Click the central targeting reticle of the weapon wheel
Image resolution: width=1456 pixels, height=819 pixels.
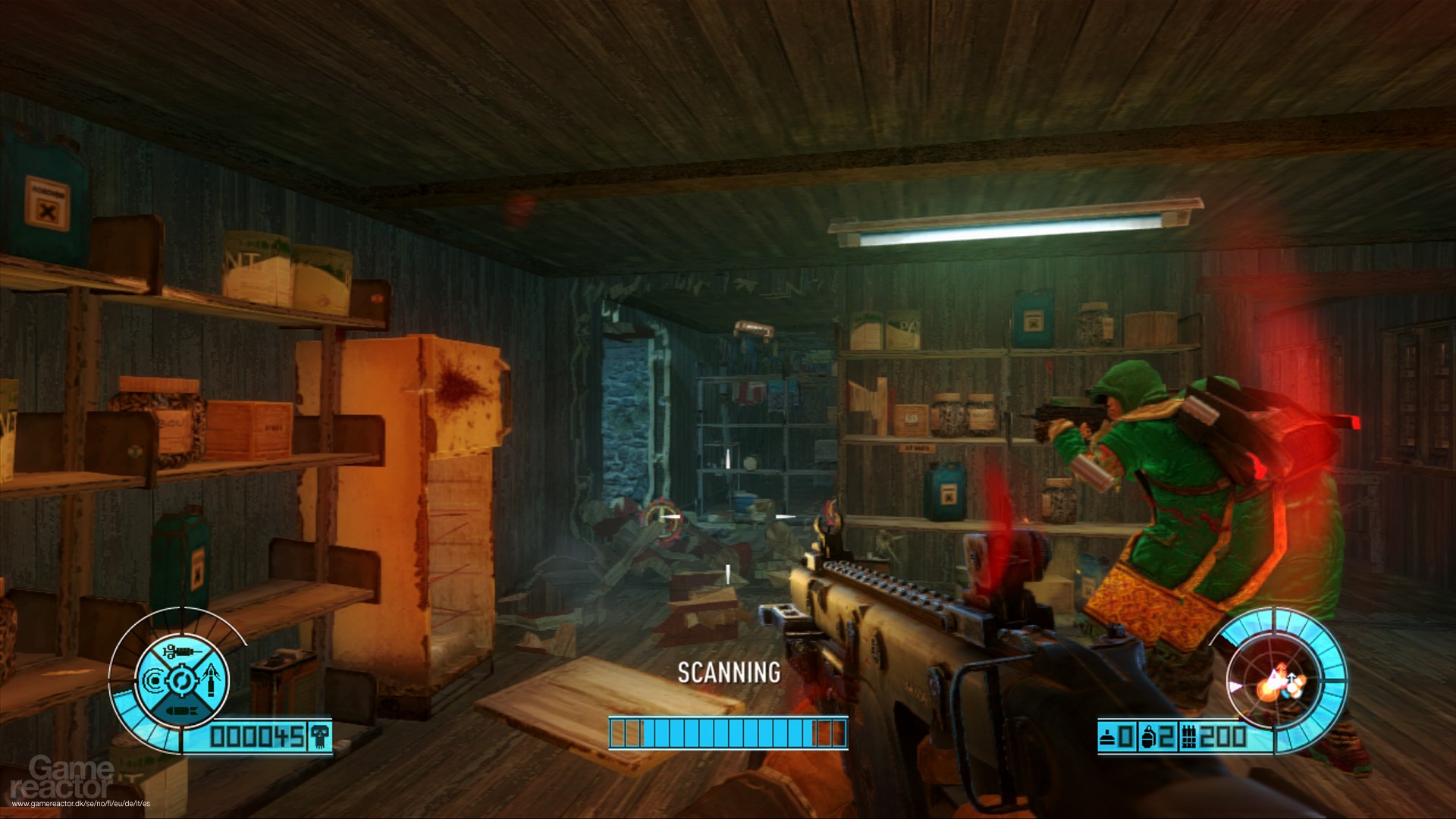coord(181,681)
